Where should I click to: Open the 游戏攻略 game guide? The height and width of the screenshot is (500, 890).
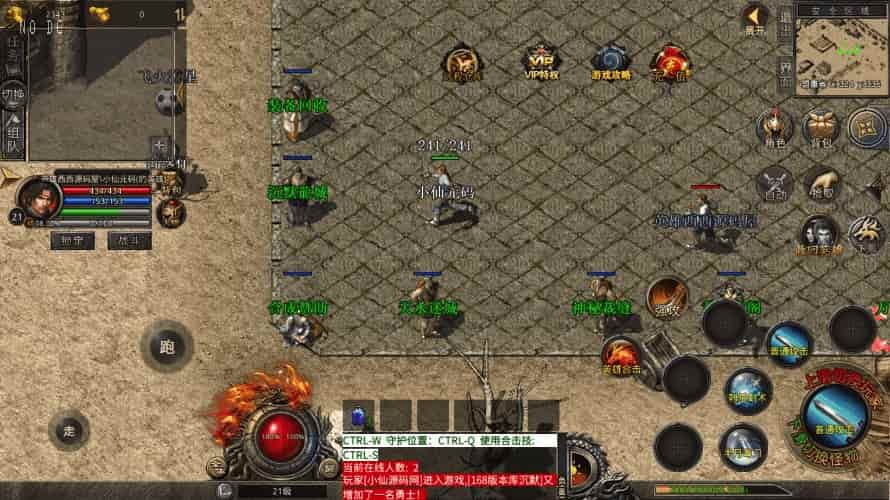pos(609,62)
